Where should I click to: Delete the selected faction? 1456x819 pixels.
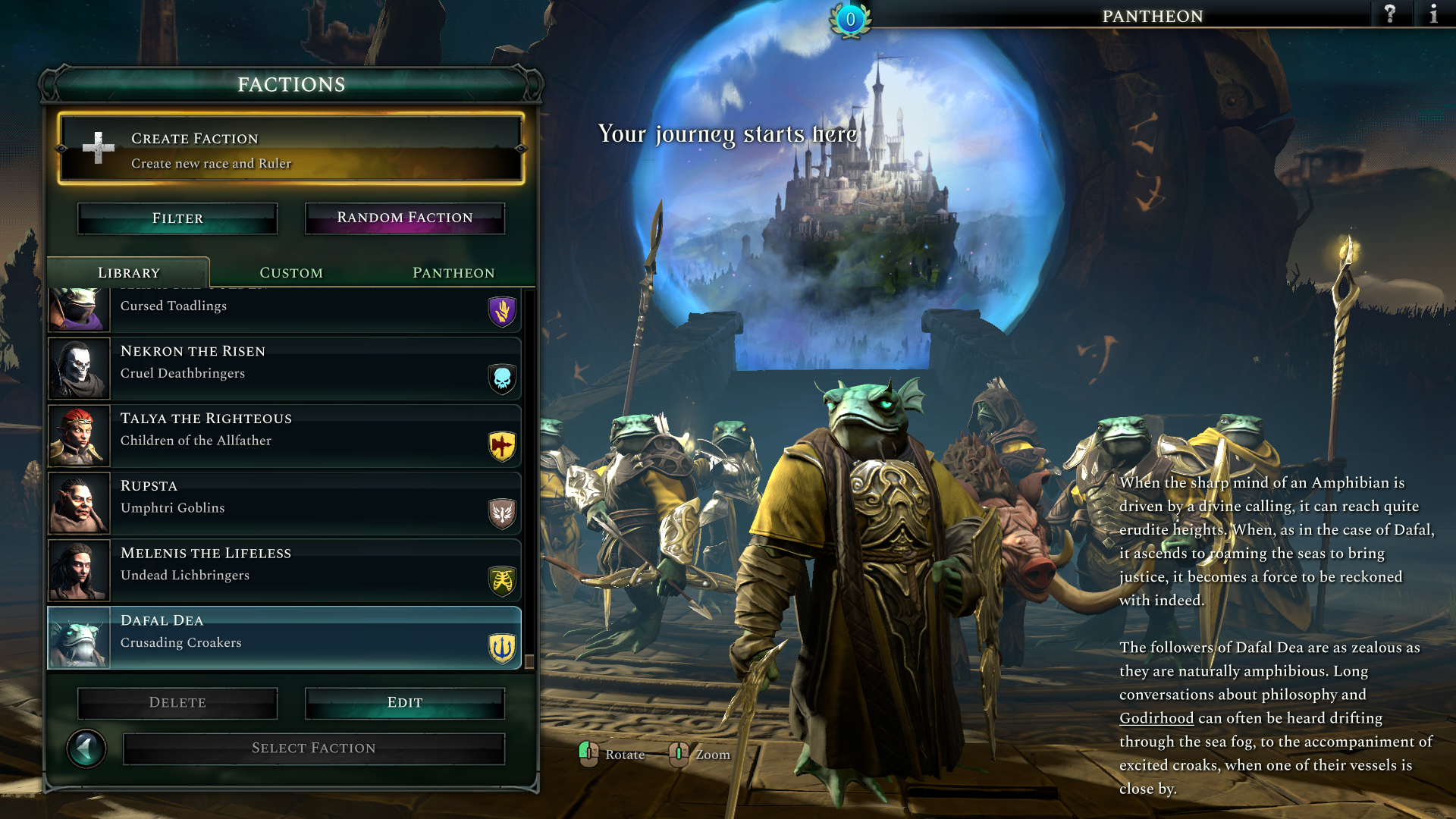(177, 703)
